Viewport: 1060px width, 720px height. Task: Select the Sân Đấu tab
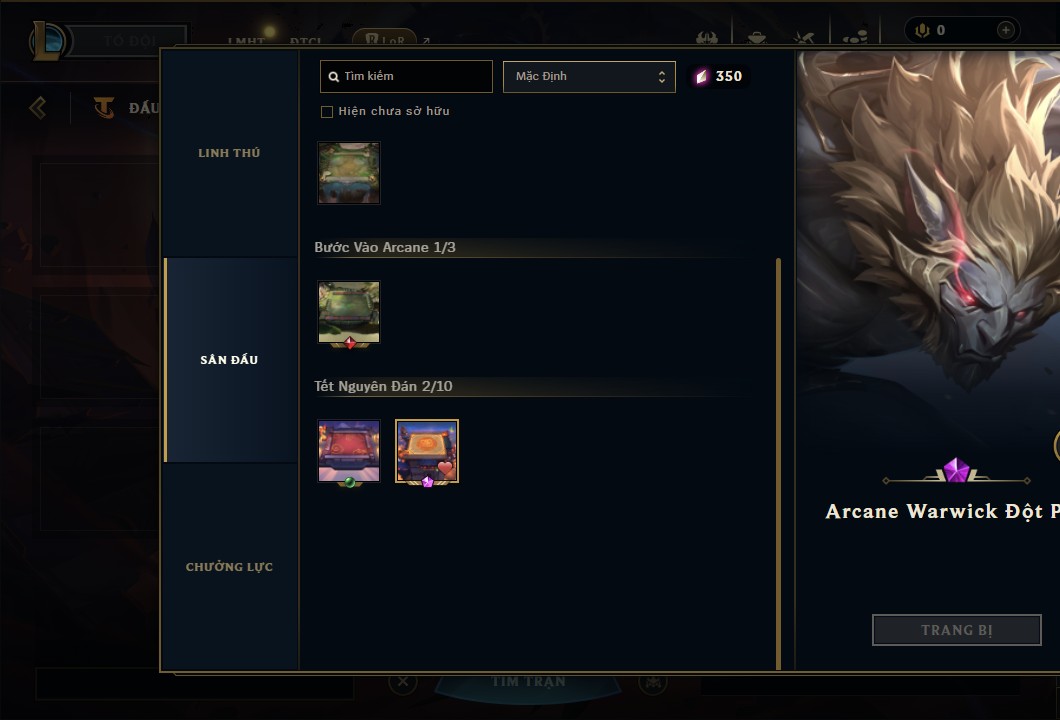tap(229, 360)
